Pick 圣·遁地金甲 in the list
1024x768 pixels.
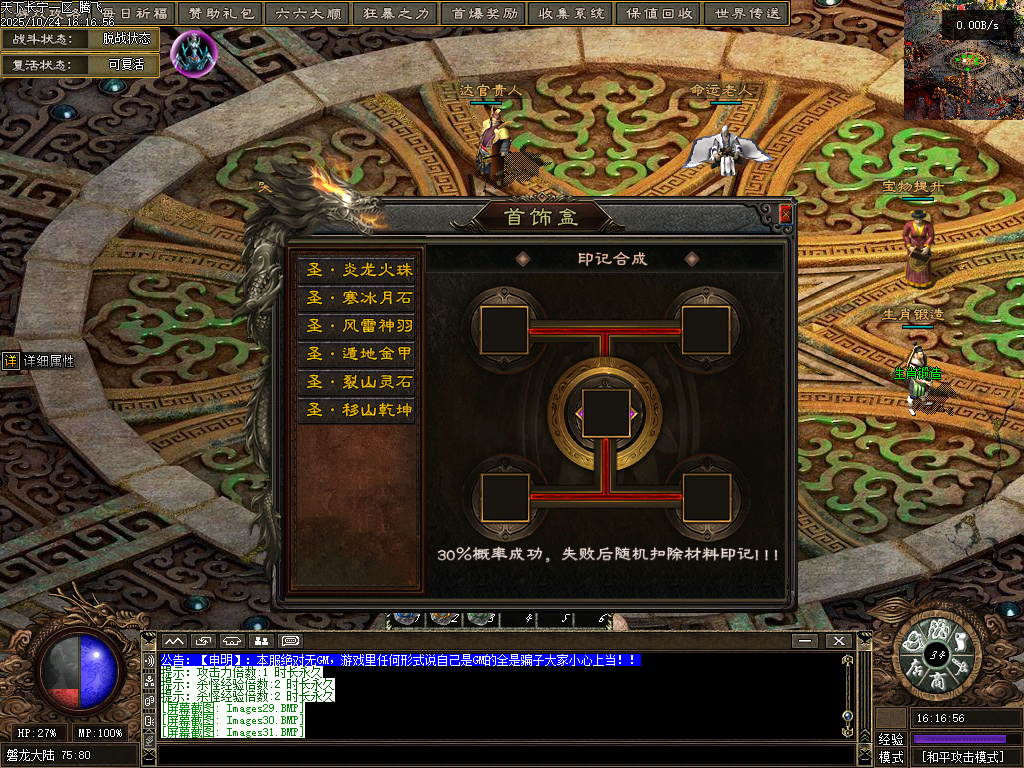(357, 354)
